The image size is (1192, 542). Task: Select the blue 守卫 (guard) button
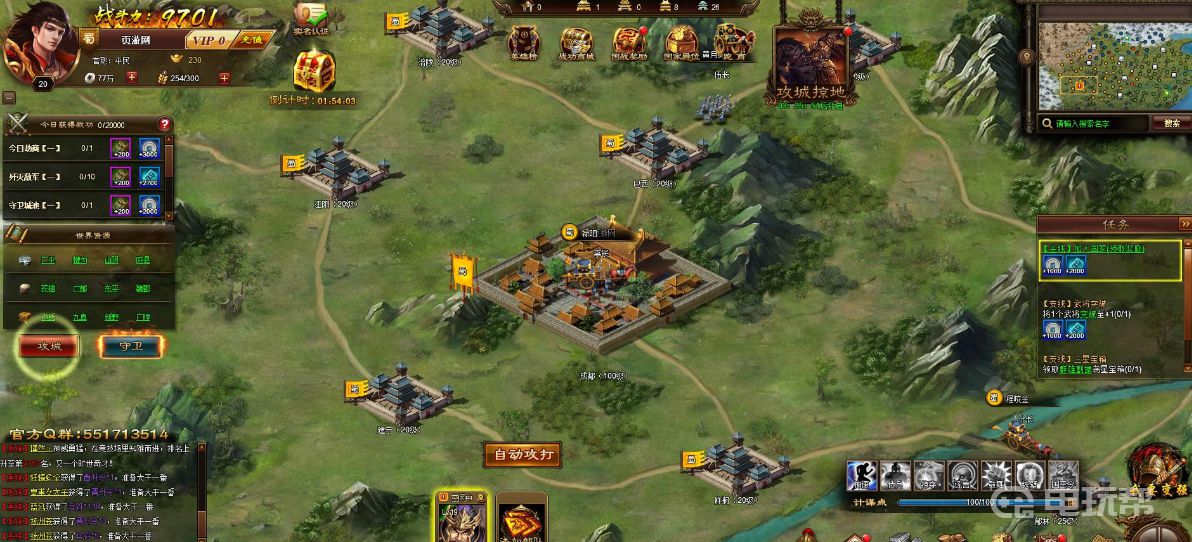(131, 346)
